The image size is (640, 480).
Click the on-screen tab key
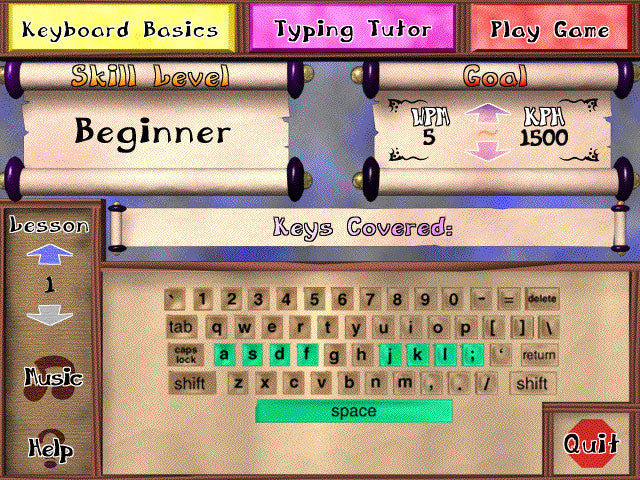point(181,326)
